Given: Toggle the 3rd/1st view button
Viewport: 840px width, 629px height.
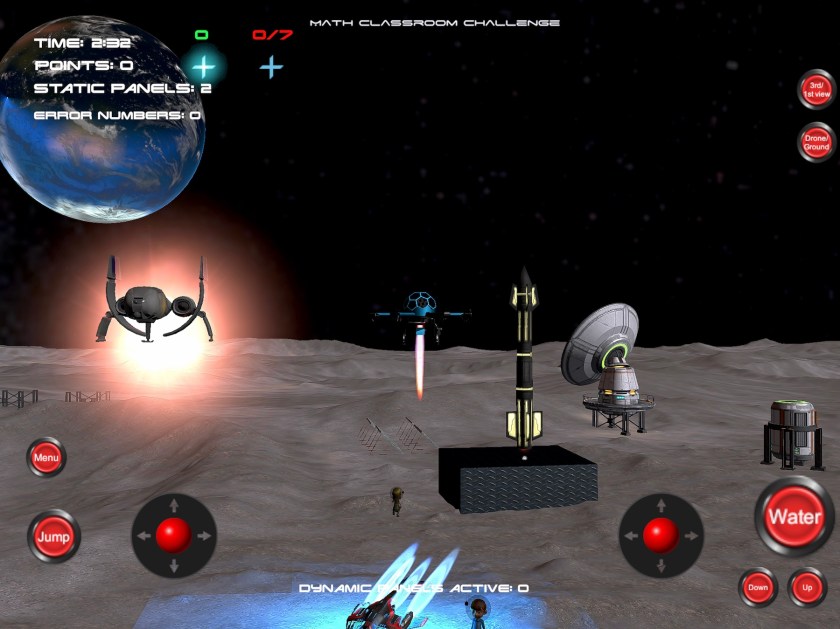Looking at the screenshot, I should pos(816,89).
